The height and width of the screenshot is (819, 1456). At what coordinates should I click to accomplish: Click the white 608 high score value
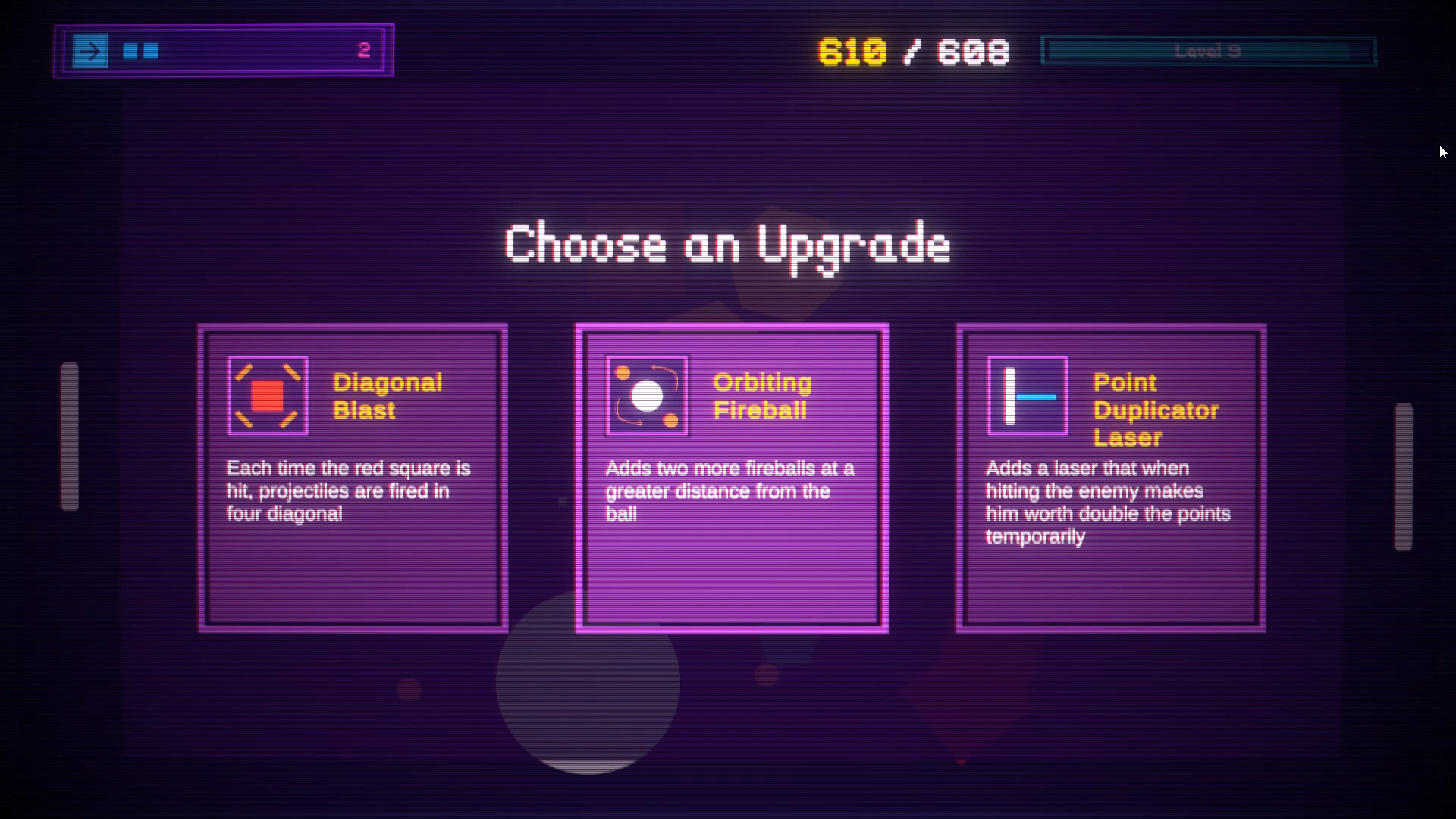[974, 51]
